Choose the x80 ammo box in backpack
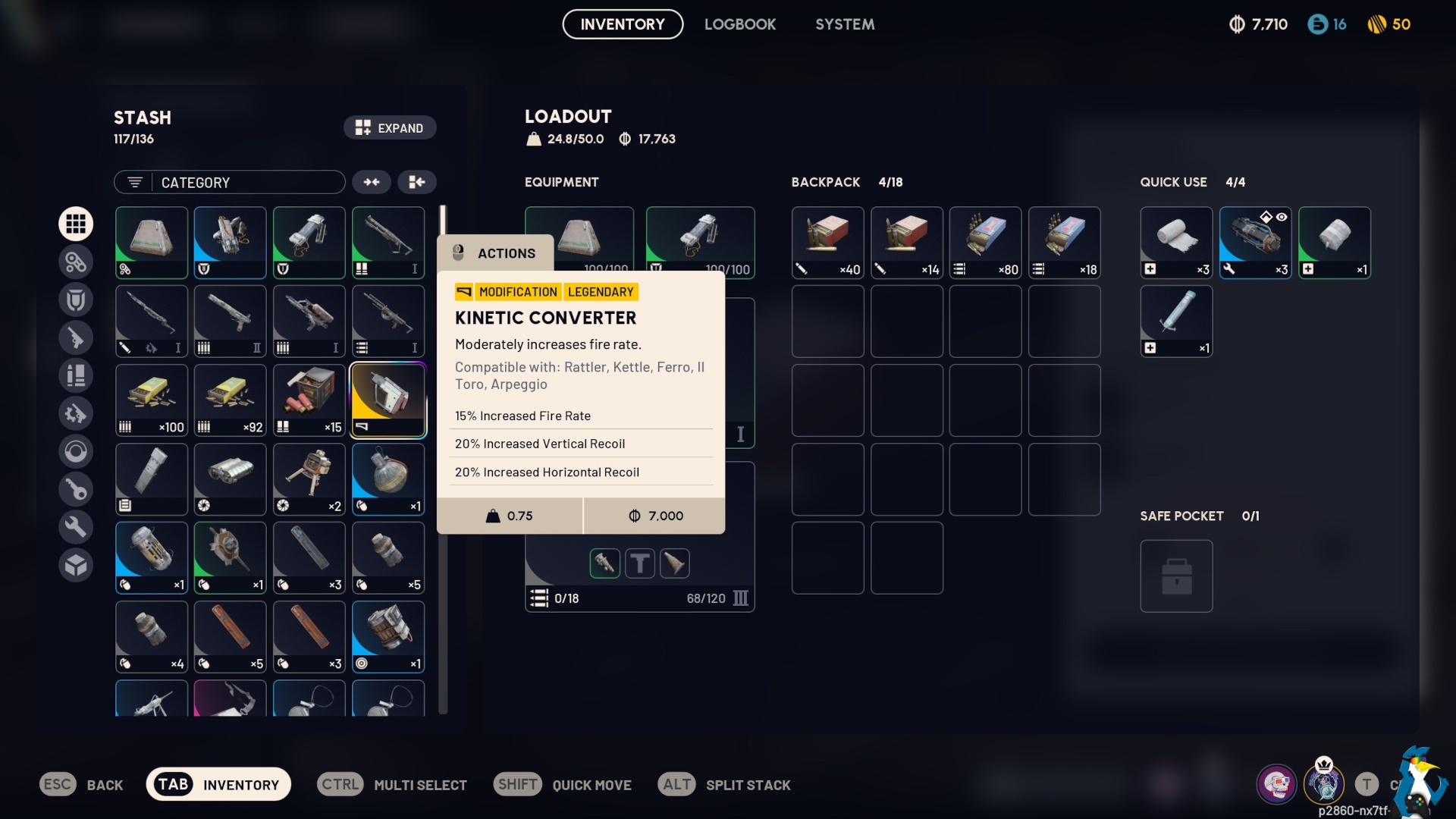 (x=985, y=243)
